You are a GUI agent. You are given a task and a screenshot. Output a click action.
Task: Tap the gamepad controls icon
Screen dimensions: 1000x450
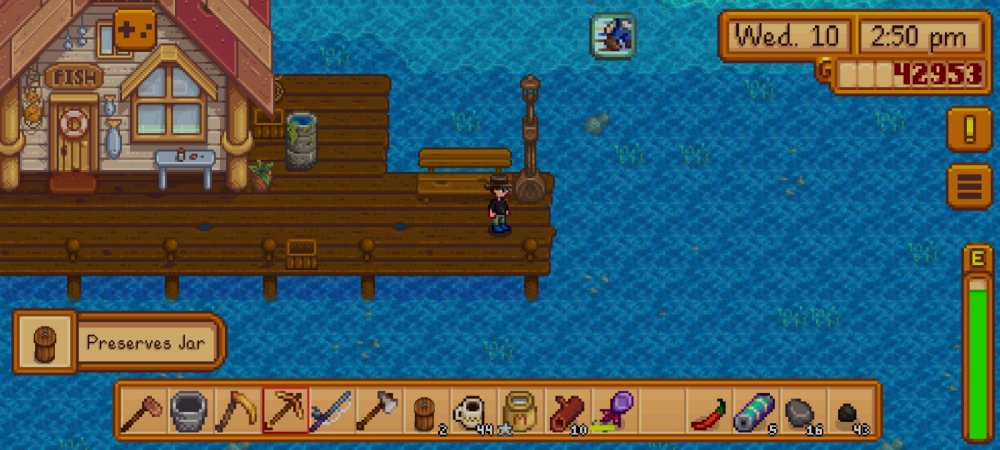(135, 28)
